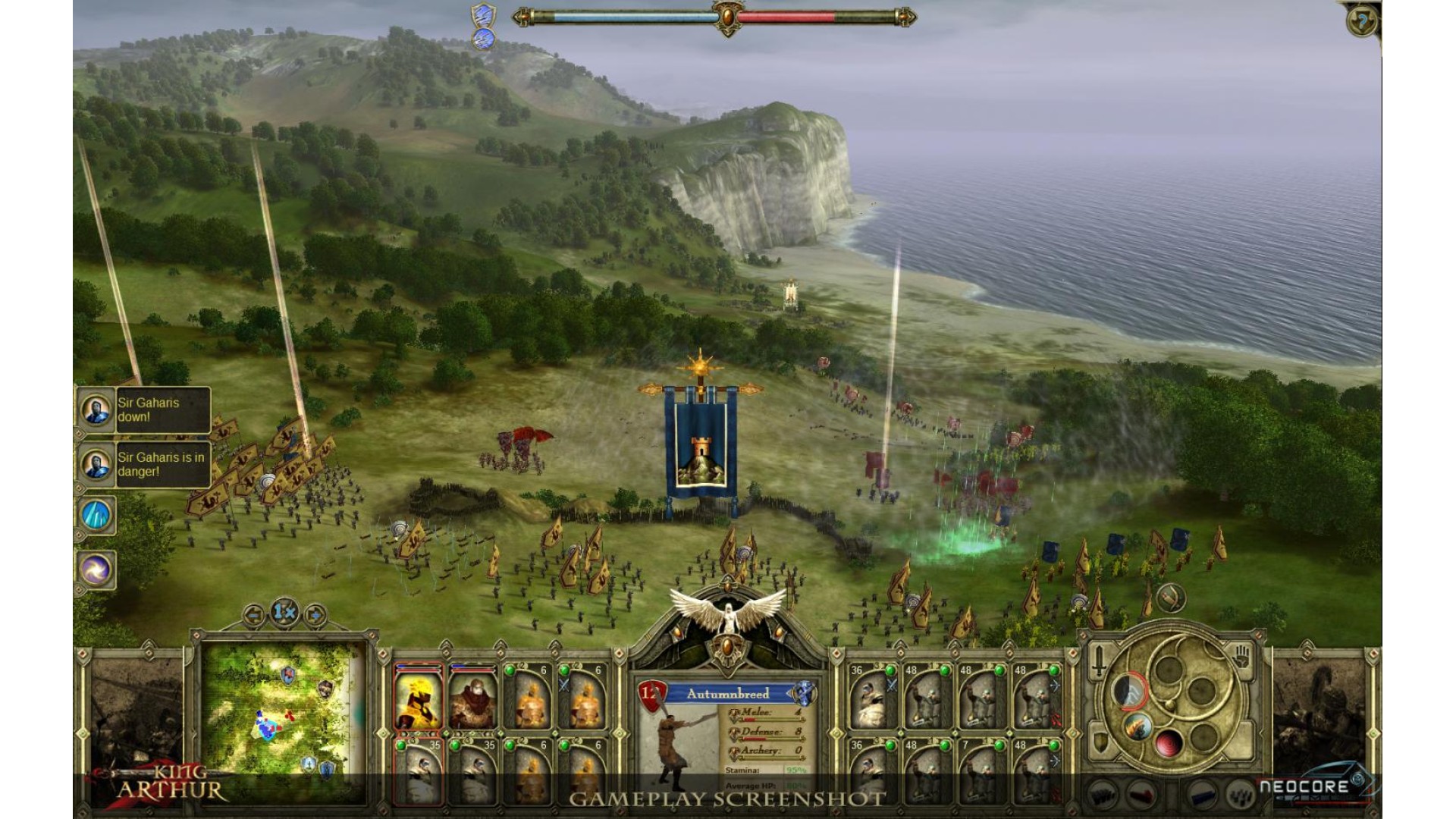Activate the fire spell ability icon
Viewport: 1456px width, 819px height.
pyautogui.click(x=1137, y=727)
